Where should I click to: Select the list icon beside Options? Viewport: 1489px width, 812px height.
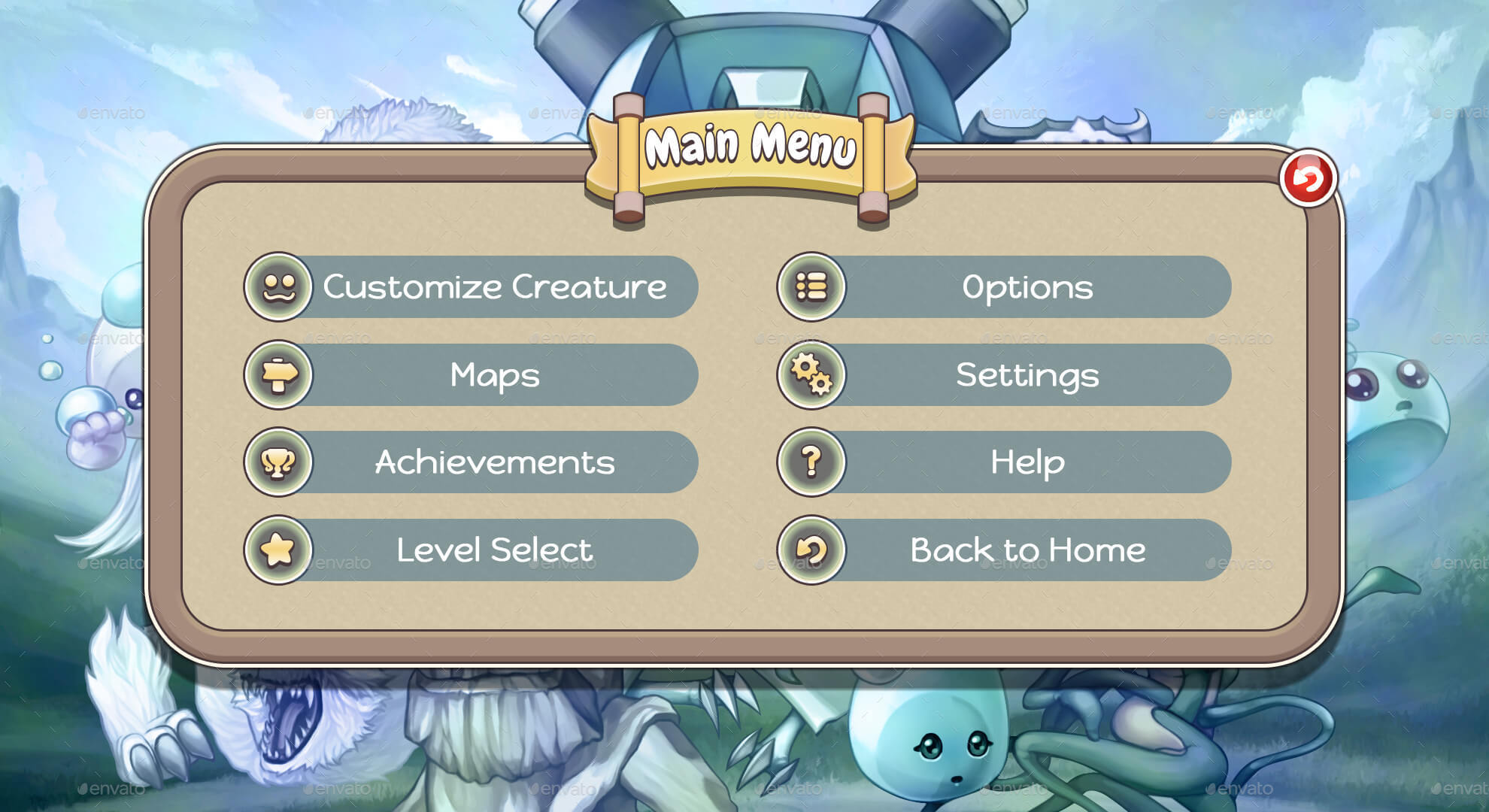point(809,286)
